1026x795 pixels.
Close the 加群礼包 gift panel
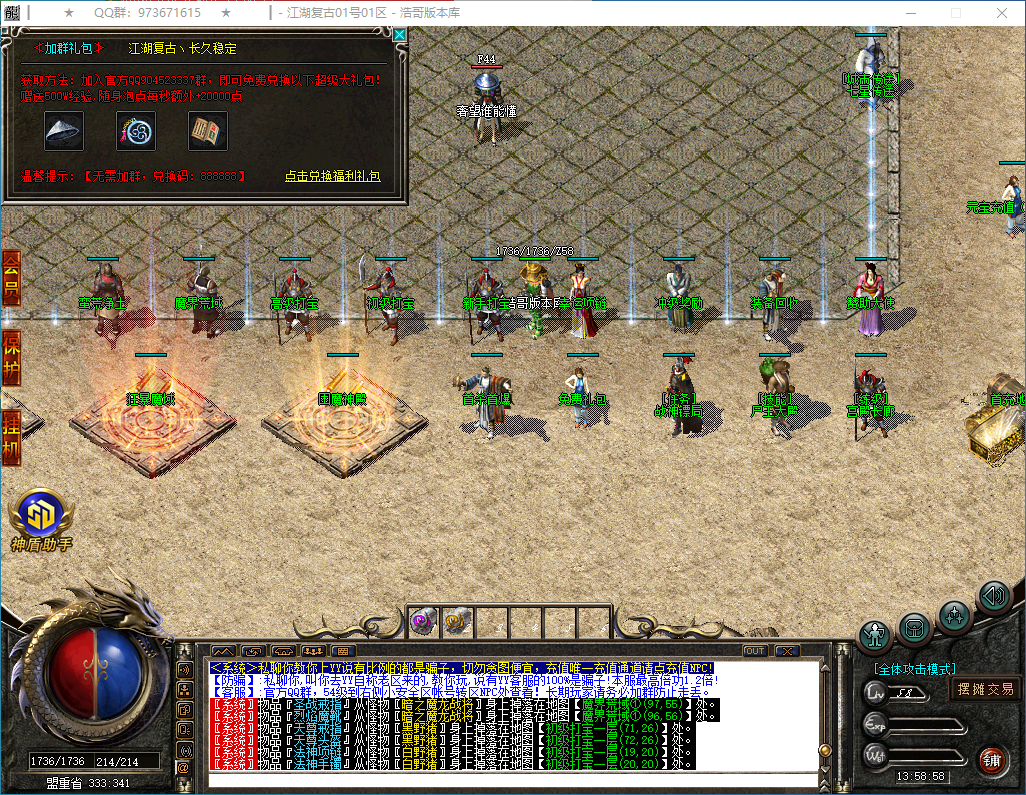[x=399, y=35]
